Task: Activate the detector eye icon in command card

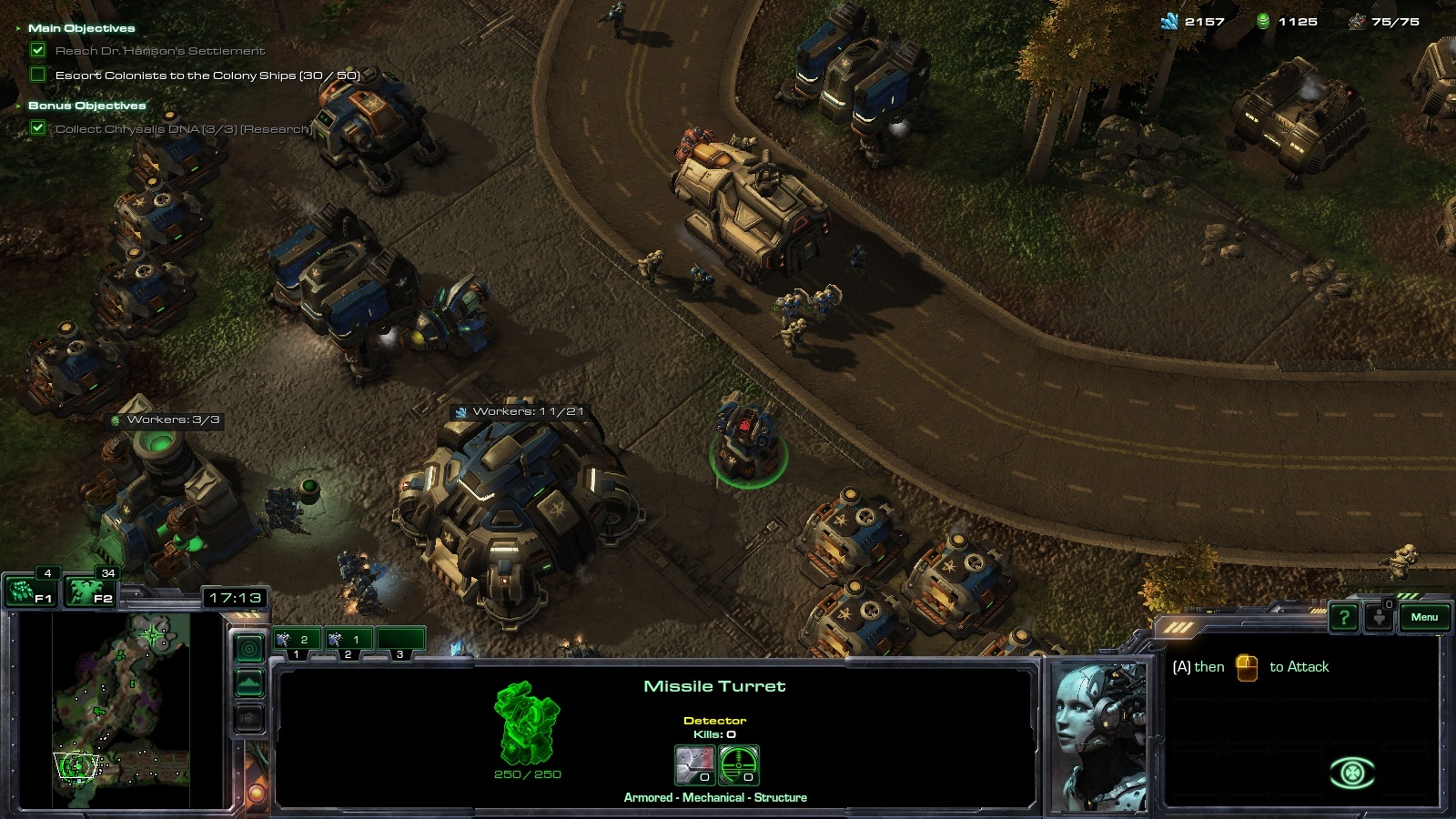Action: click(1352, 773)
